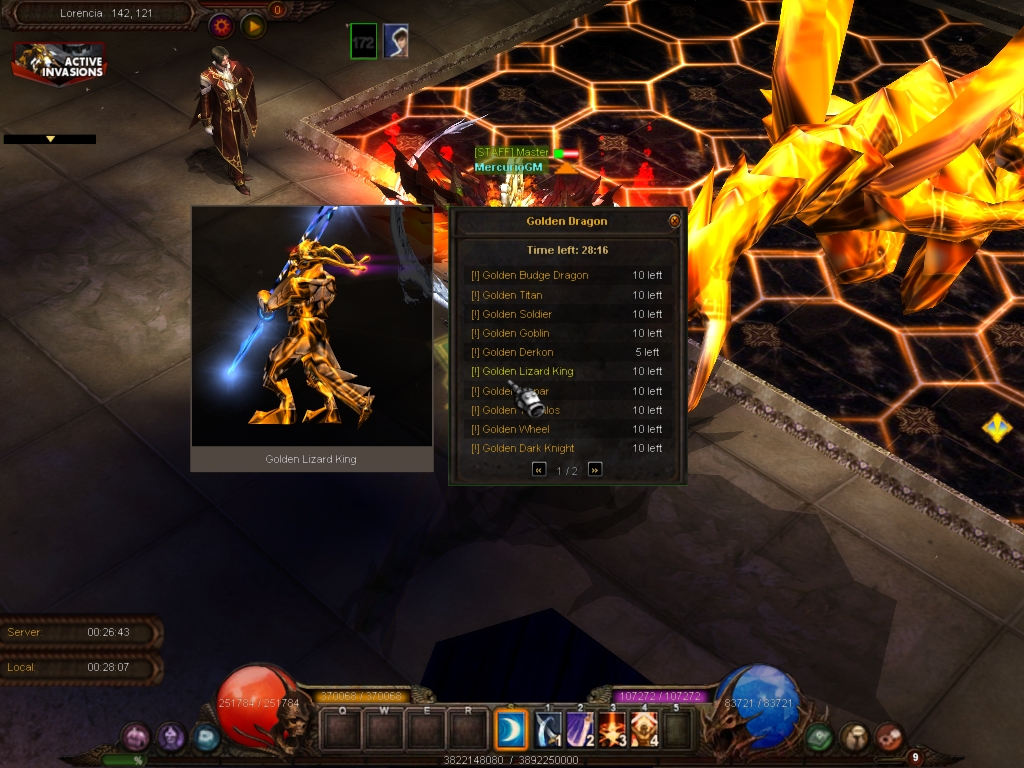
Task: Expand the black bar's yellow arrow toggle
Action: [50, 139]
